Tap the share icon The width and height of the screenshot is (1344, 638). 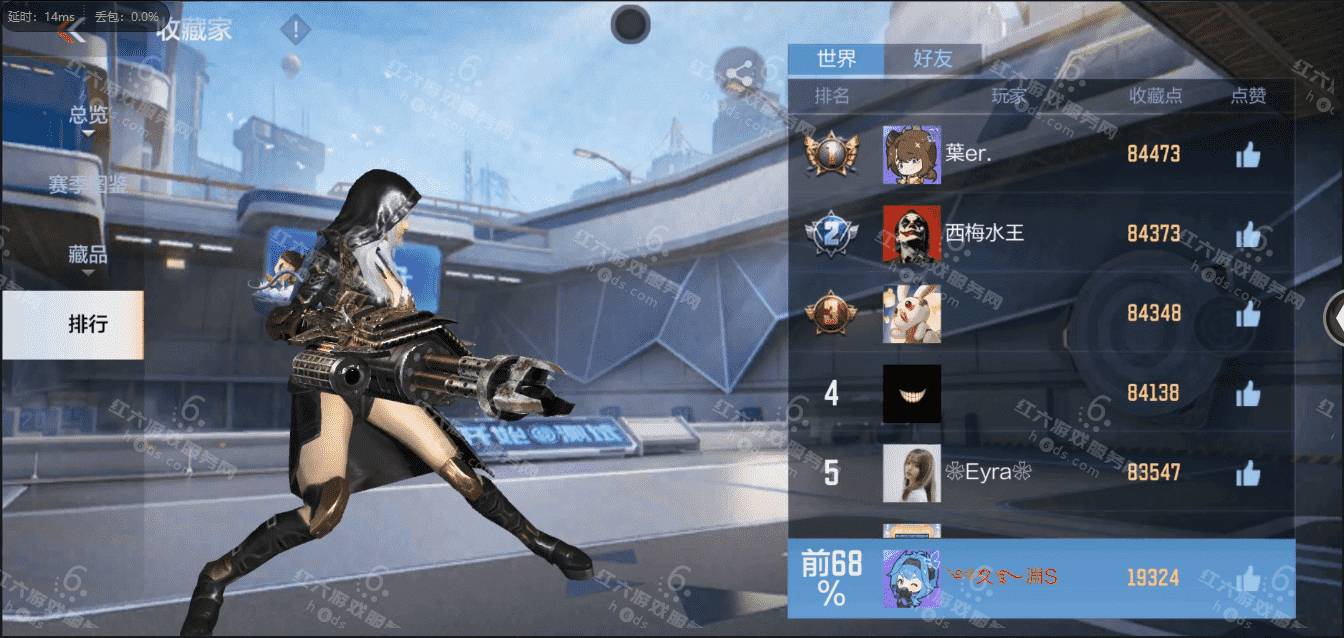click(x=740, y=72)
